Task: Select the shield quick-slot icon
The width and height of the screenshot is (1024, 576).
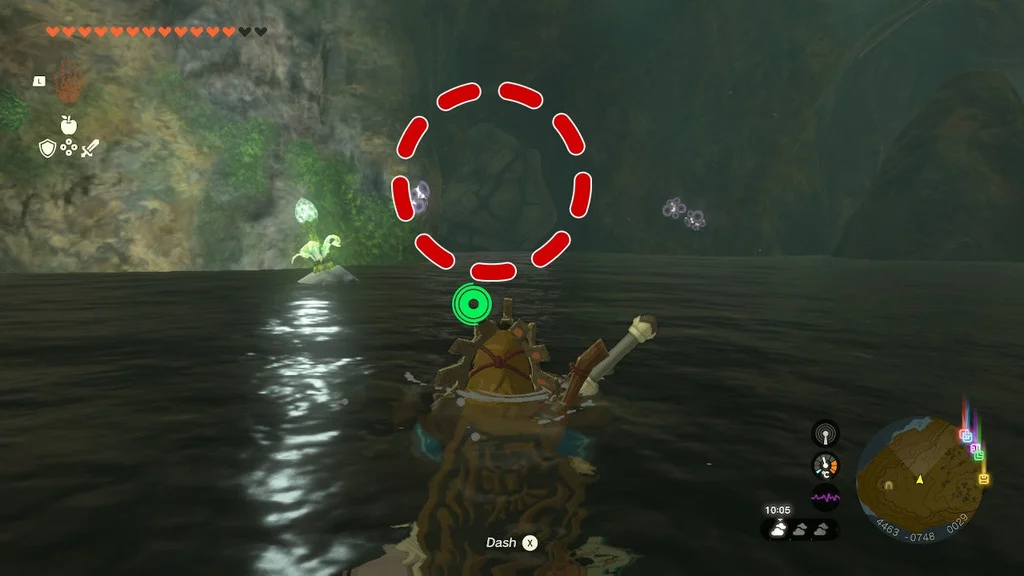Action: 47,149
